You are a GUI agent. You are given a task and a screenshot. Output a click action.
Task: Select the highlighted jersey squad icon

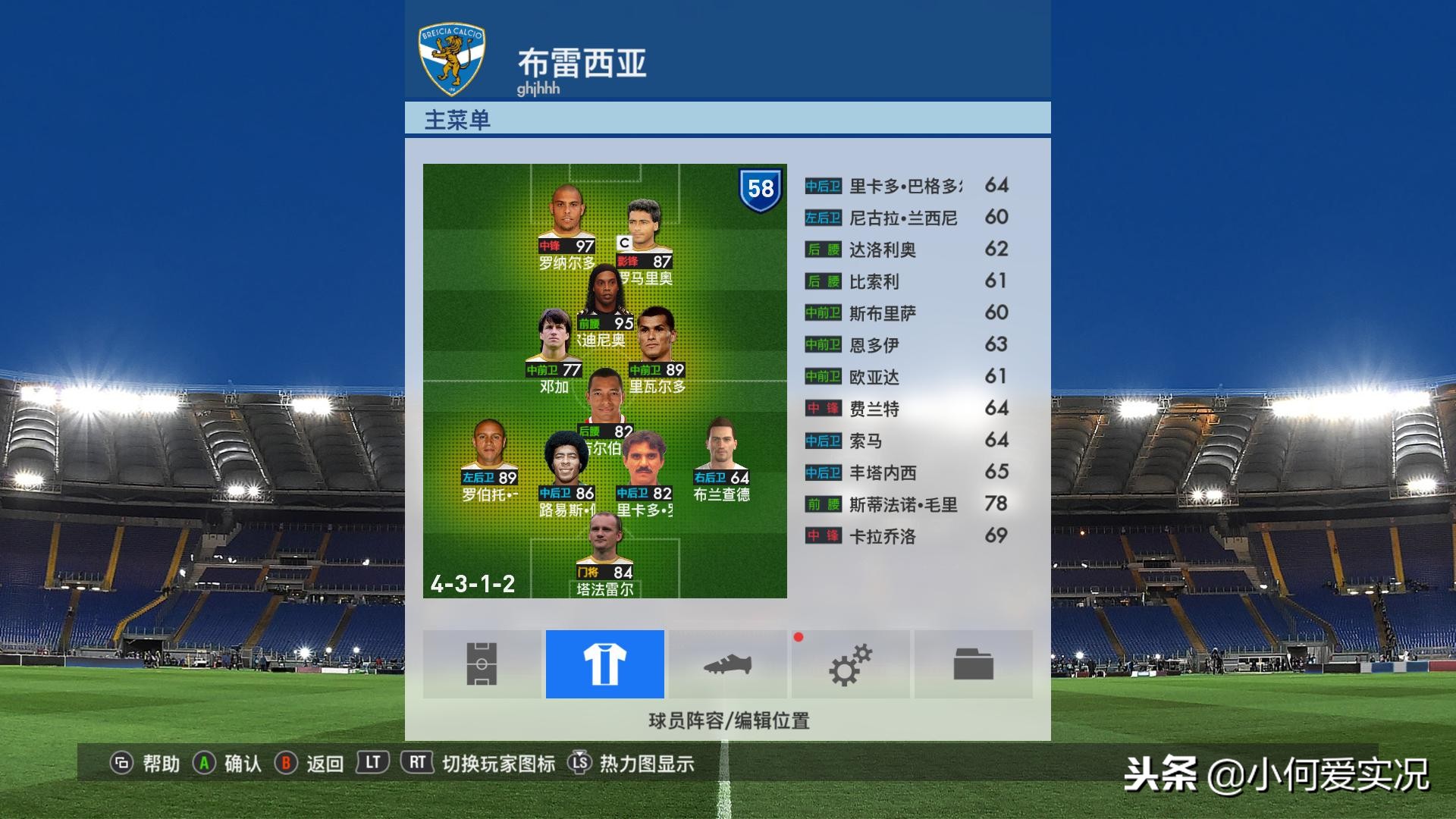pos(604,664)
